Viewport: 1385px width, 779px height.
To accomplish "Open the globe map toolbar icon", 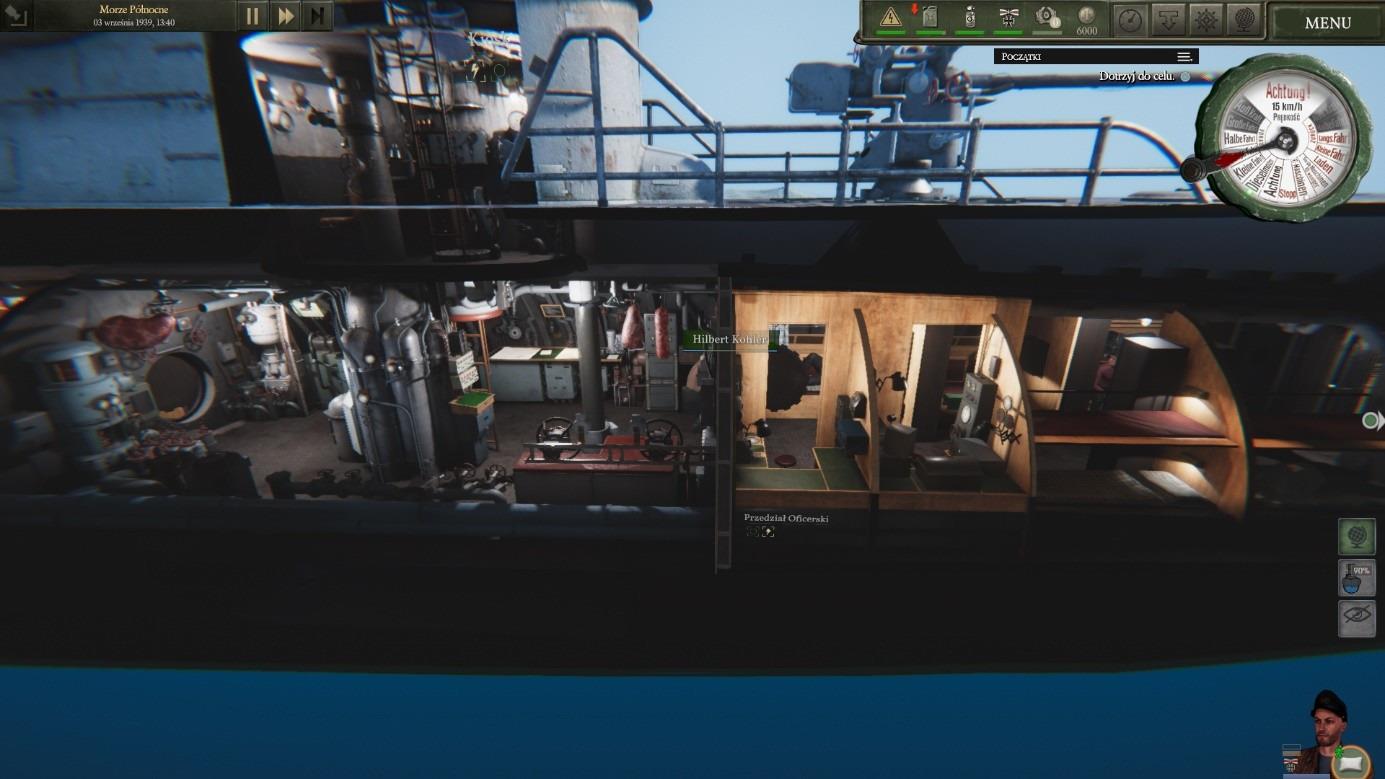I will point(1243,18).
